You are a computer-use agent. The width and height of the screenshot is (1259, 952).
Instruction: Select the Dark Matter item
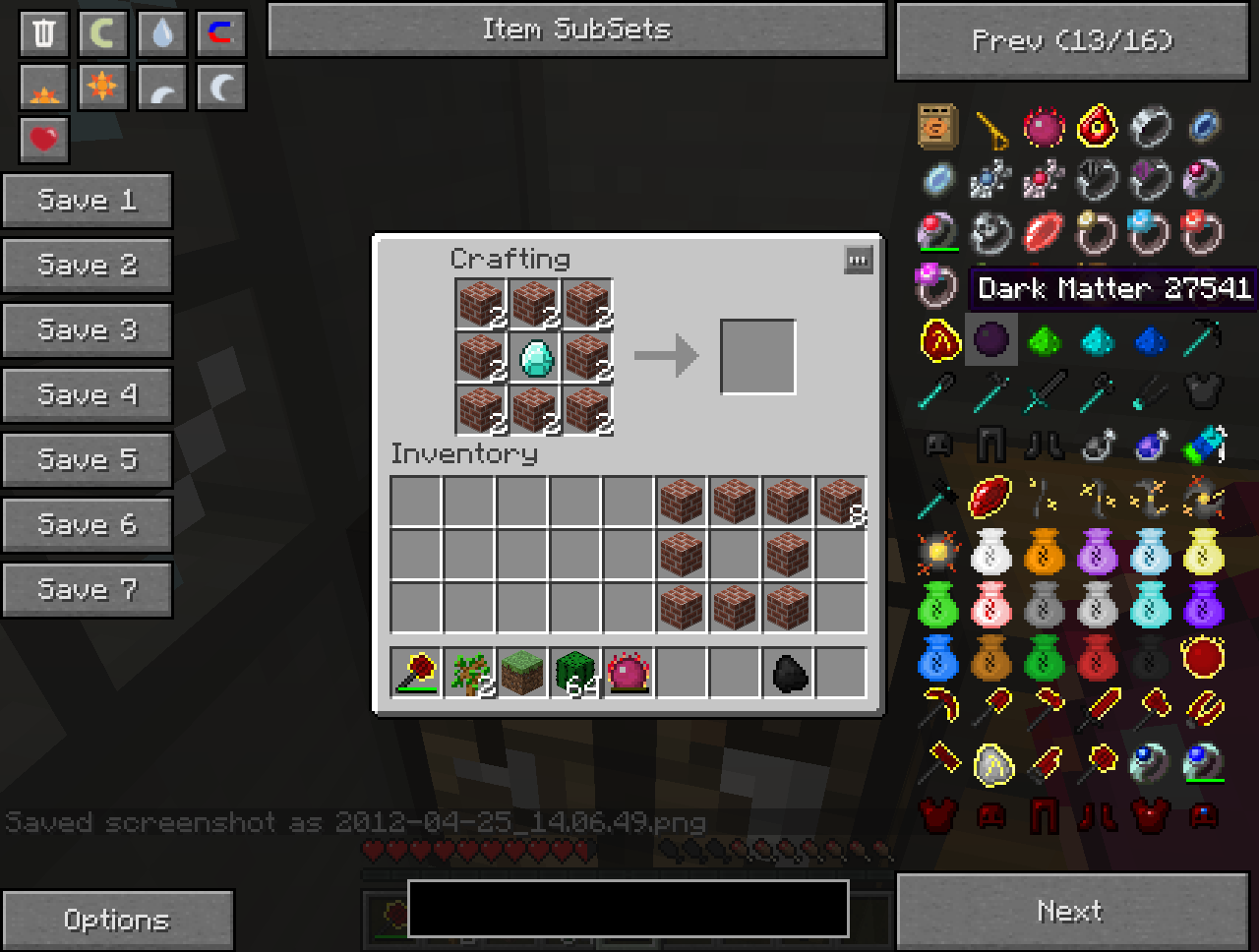pos(990,340)
